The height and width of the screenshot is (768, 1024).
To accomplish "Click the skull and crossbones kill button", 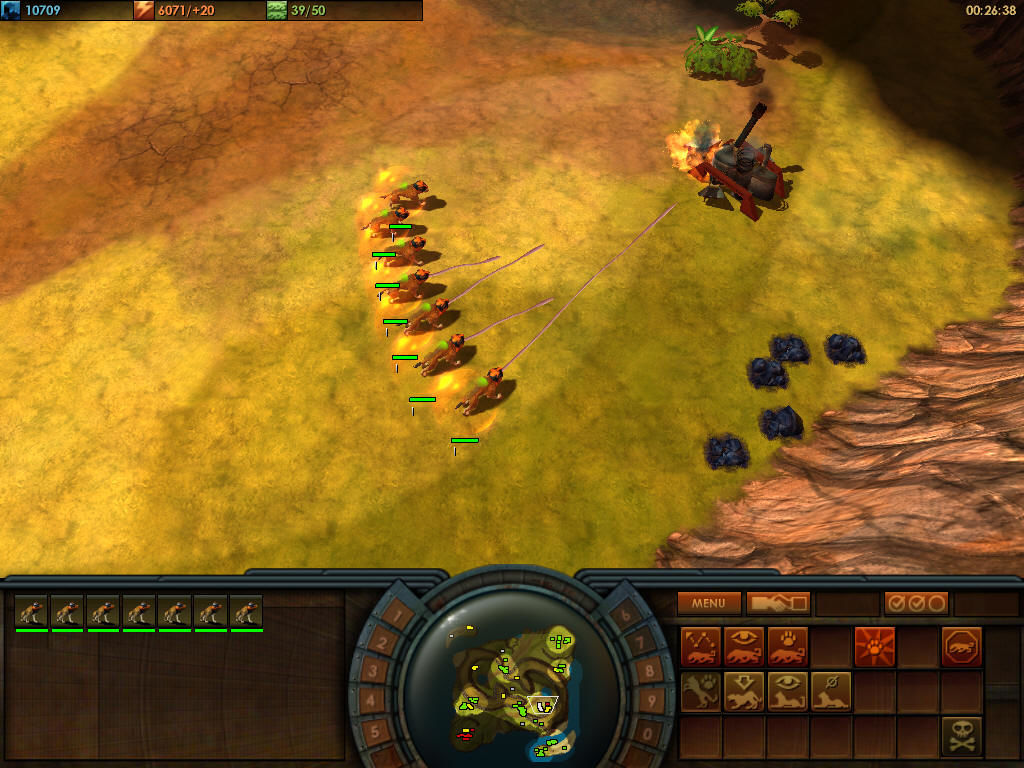I will coord(961,735).
